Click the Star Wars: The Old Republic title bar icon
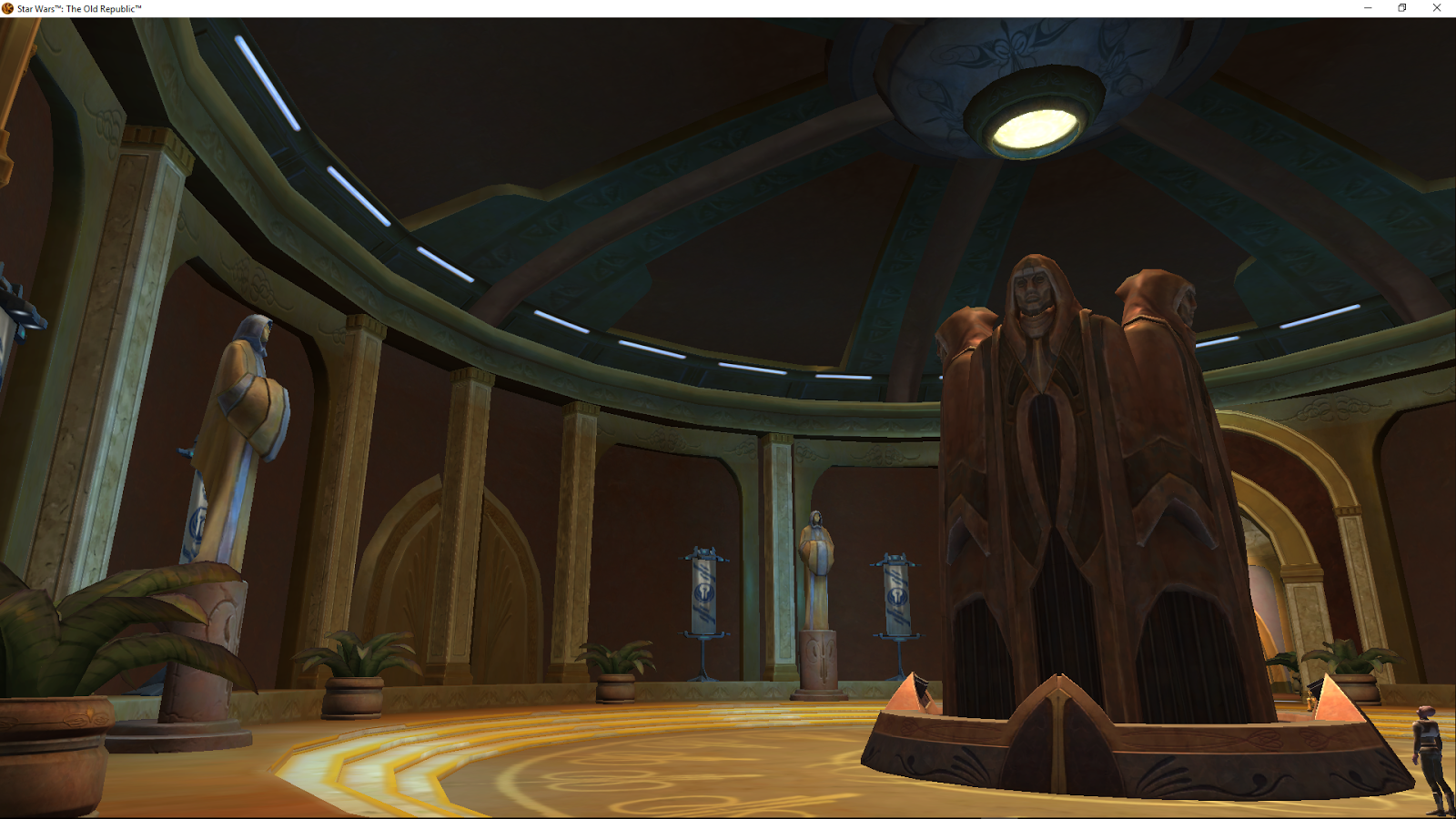The height and width of the screenshot is (819, 1456). point(6,6)
